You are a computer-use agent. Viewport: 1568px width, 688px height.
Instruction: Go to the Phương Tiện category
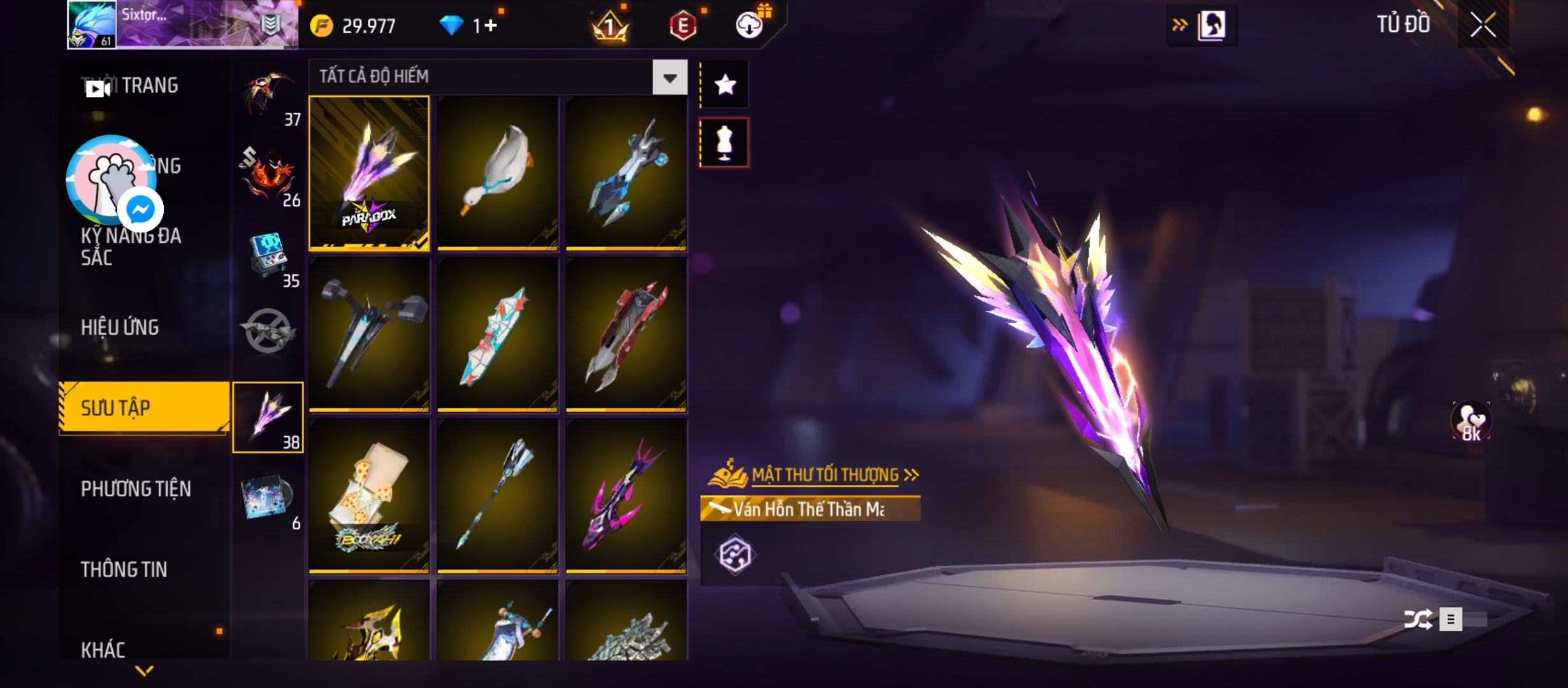(x=136, y=489)
